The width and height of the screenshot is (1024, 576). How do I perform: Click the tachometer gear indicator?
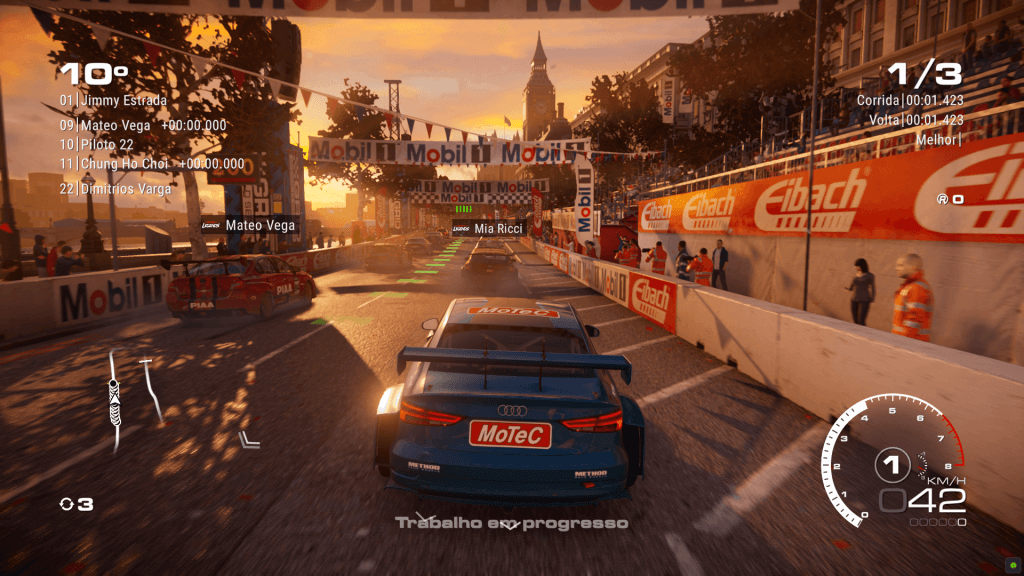click(891, 463)
